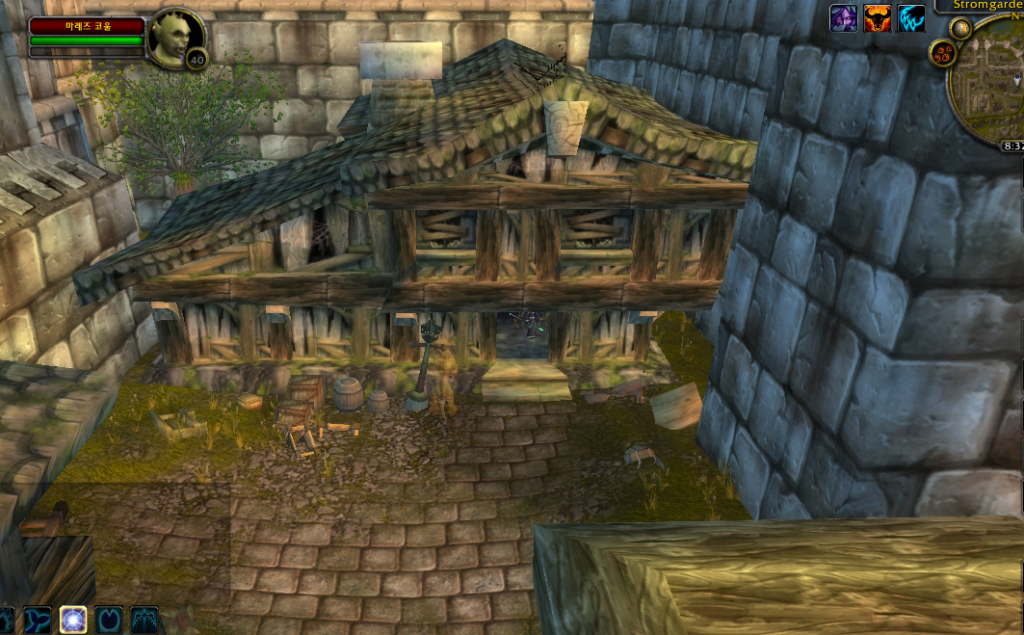Select the ogre target portrait
Image resolution: width=1024 pixels, height=635 pixels.
tap(172, 37)
